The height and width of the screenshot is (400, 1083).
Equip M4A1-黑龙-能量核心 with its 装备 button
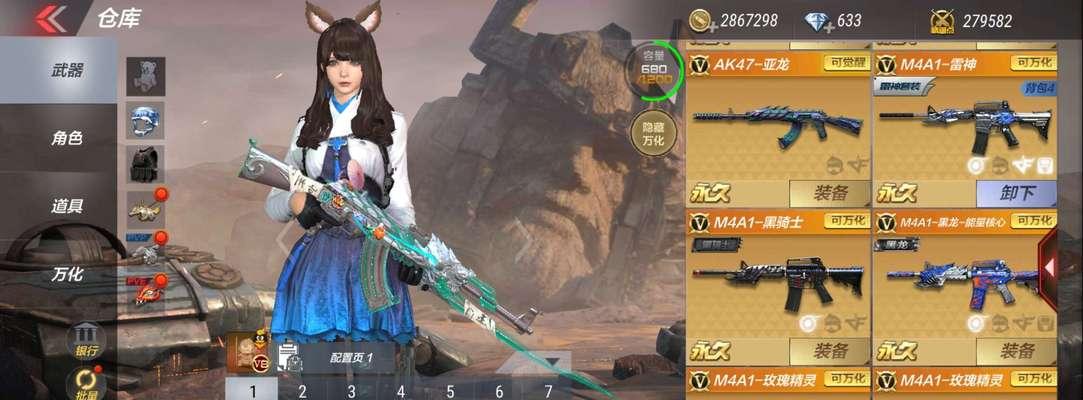tap(1016, 351)
